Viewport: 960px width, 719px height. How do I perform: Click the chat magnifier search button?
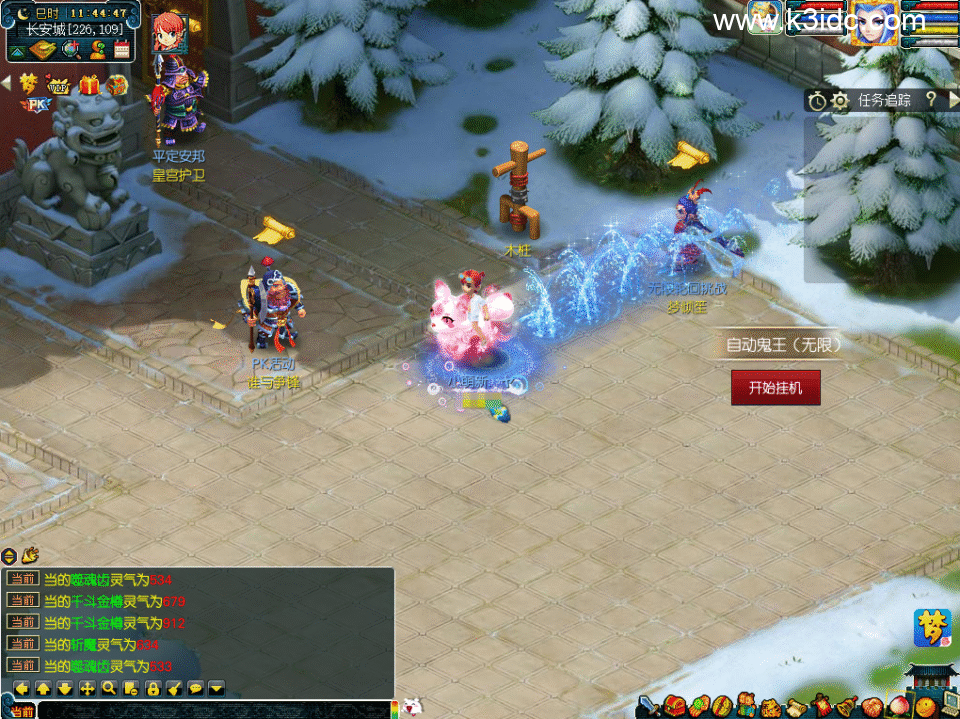click(x=108, y=688)
